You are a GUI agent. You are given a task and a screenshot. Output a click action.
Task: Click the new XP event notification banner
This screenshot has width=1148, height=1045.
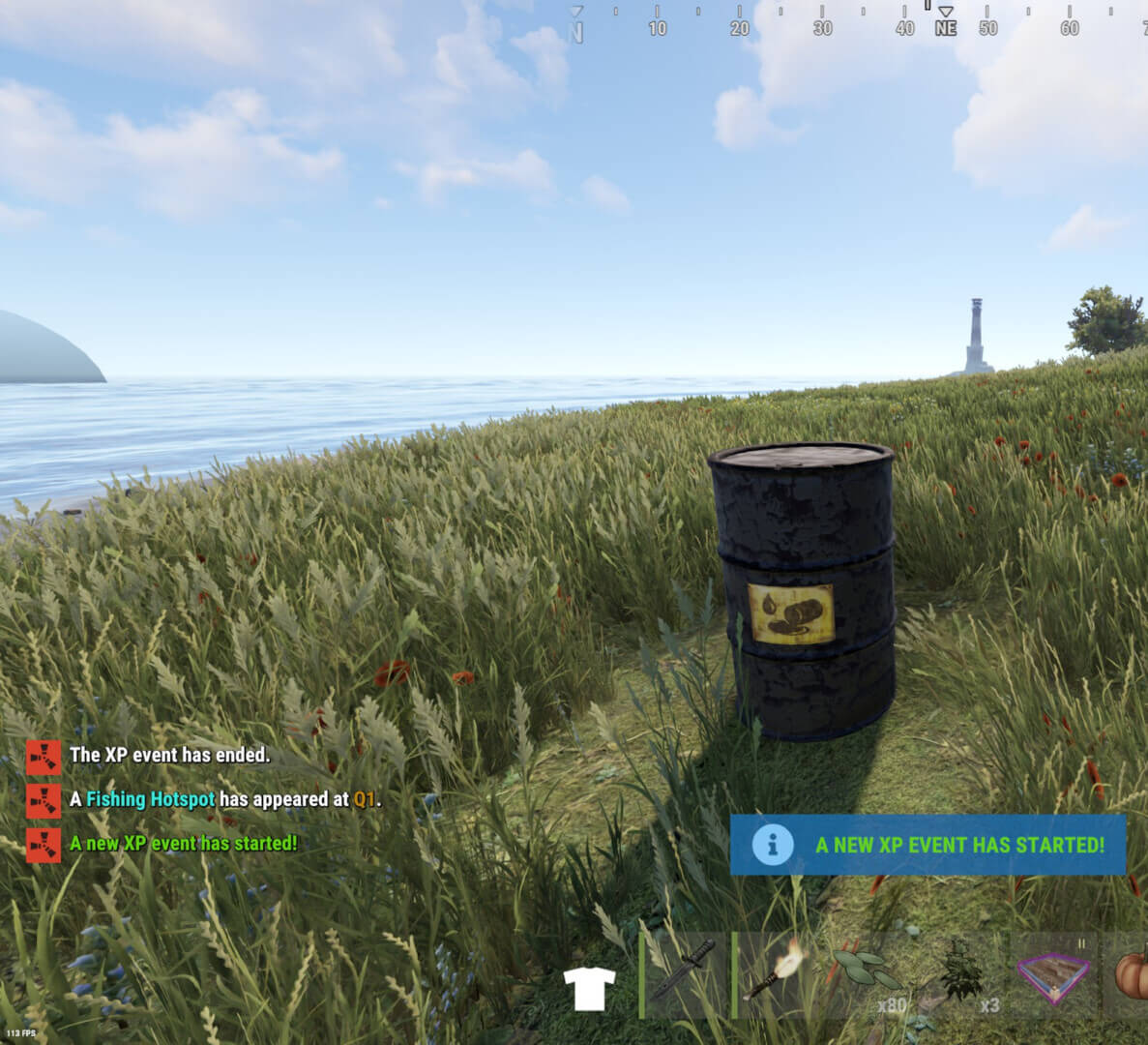tap(927, 845)
